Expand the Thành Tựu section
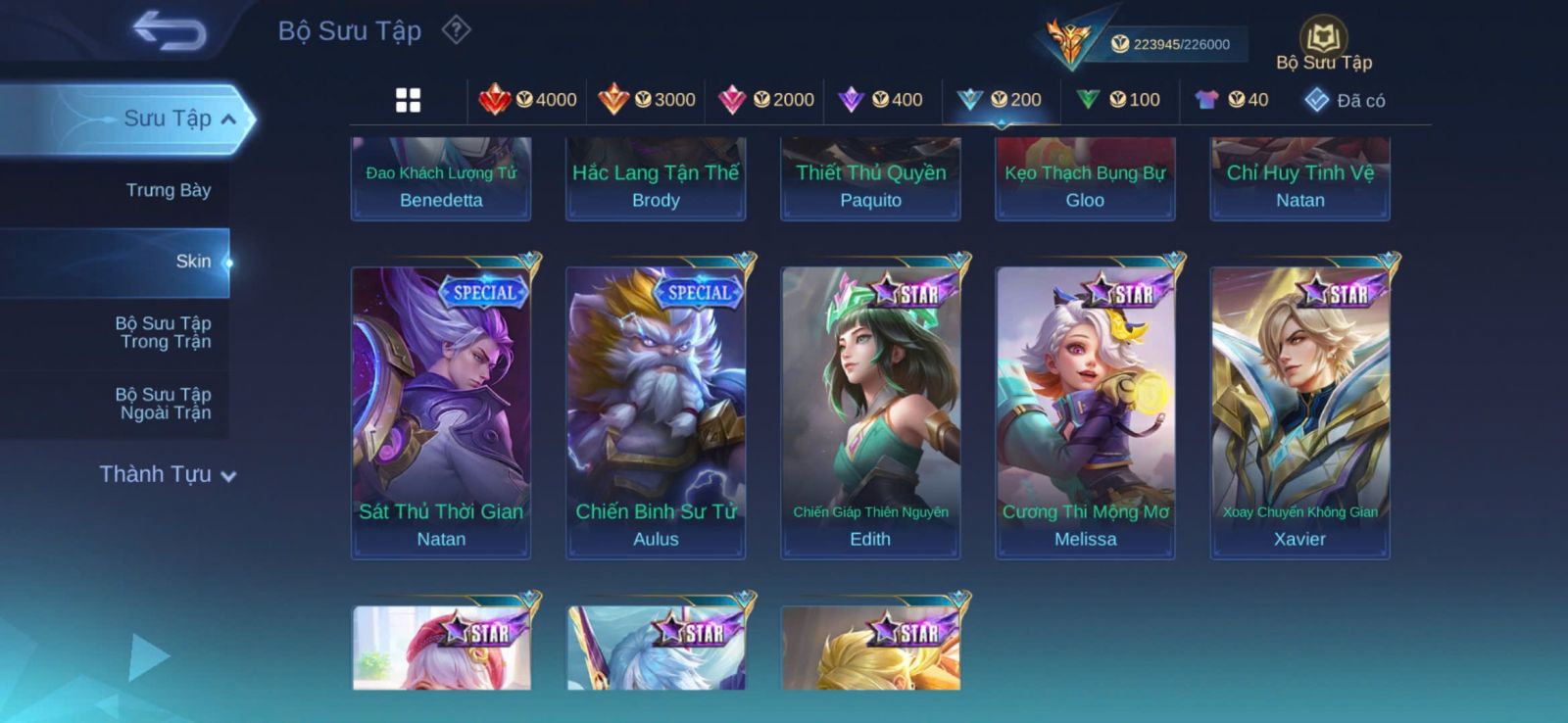1568x723 pixels. (x=167, y=475)
